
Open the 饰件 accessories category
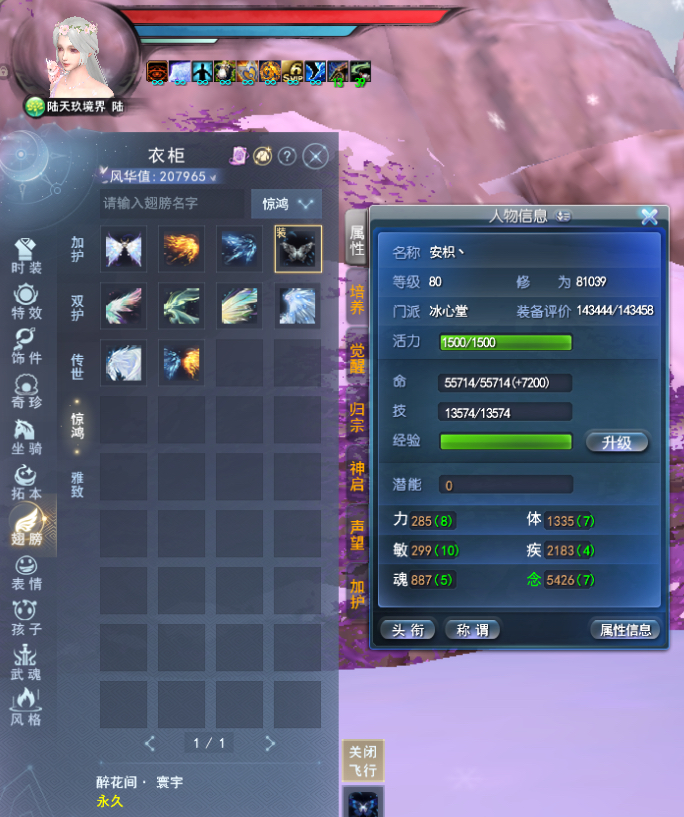pyautogui.click(x=27, y=346)
